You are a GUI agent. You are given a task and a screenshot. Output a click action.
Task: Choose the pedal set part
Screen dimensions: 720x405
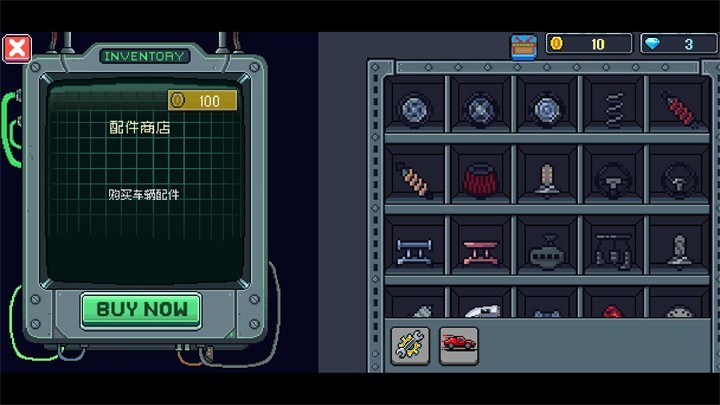coord(613,248)
